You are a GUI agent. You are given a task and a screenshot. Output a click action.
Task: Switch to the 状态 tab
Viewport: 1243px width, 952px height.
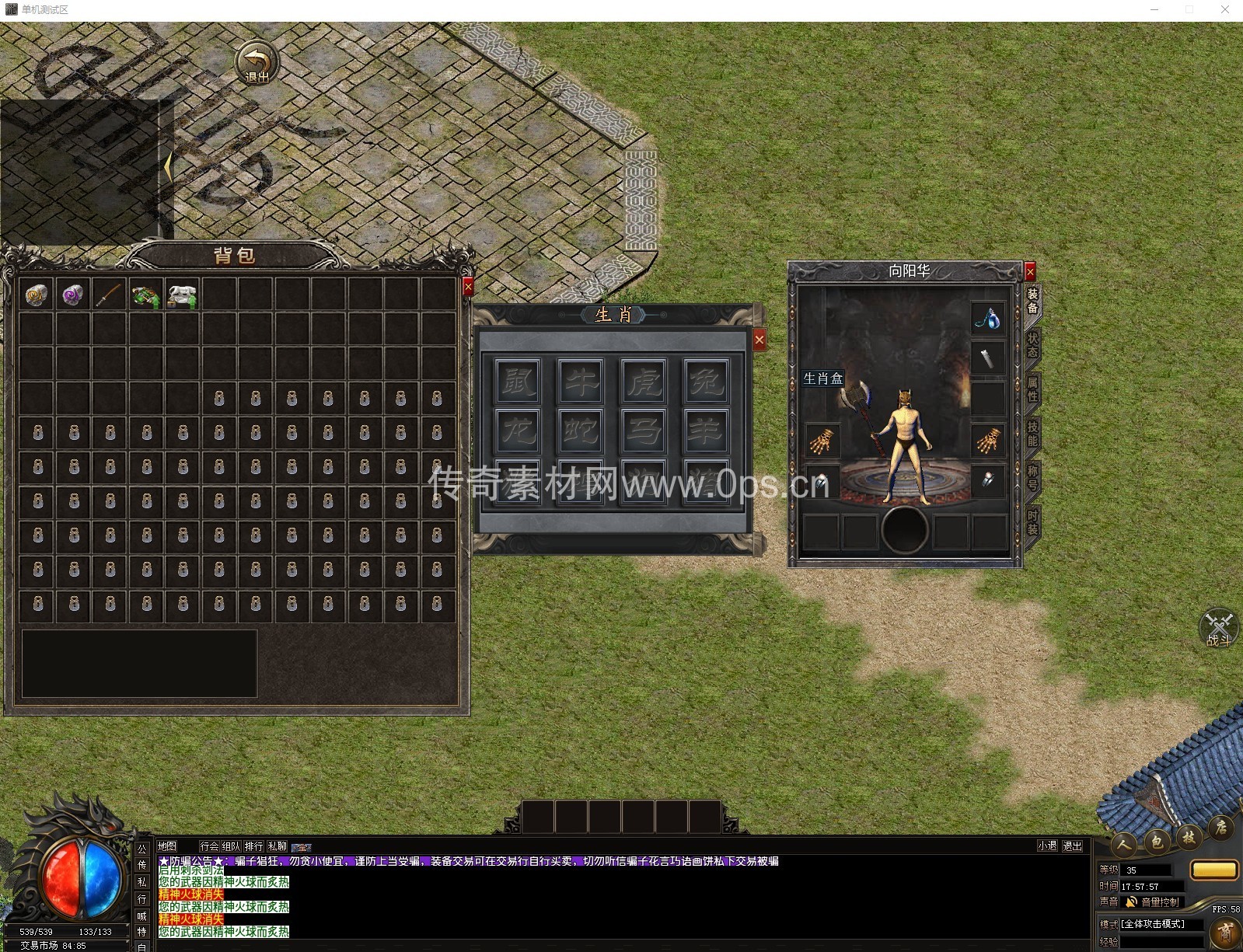pyautogui.click(x=1032, y=345)
